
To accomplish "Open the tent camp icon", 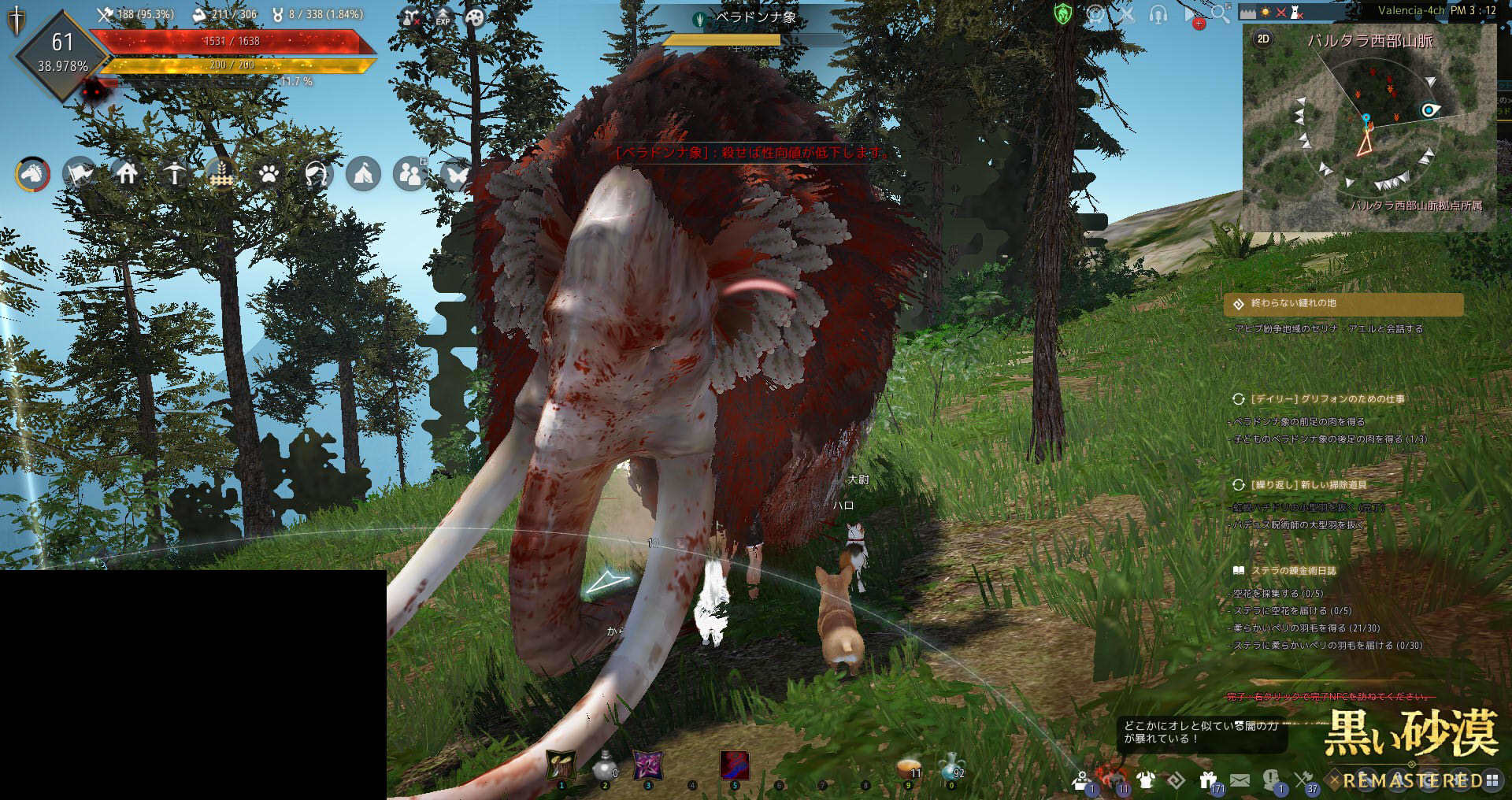I will click(363, 173).
